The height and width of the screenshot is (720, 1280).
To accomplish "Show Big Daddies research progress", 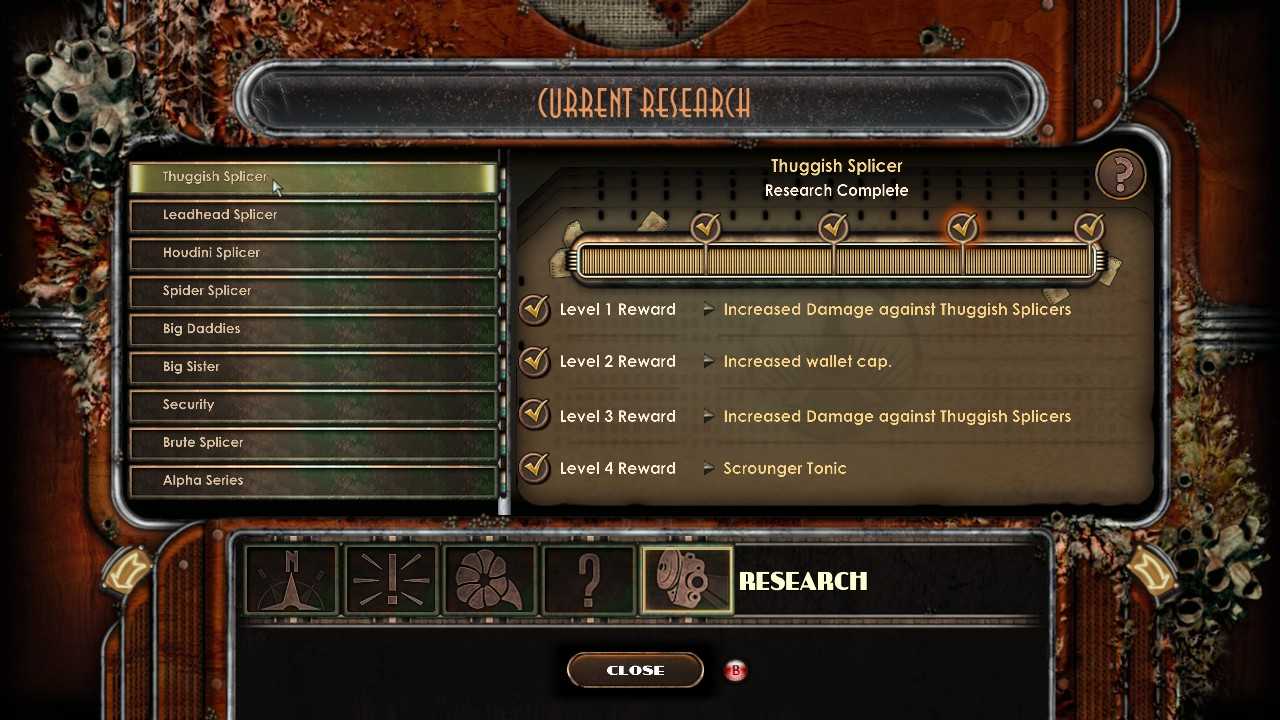I will tap(313, 329).
